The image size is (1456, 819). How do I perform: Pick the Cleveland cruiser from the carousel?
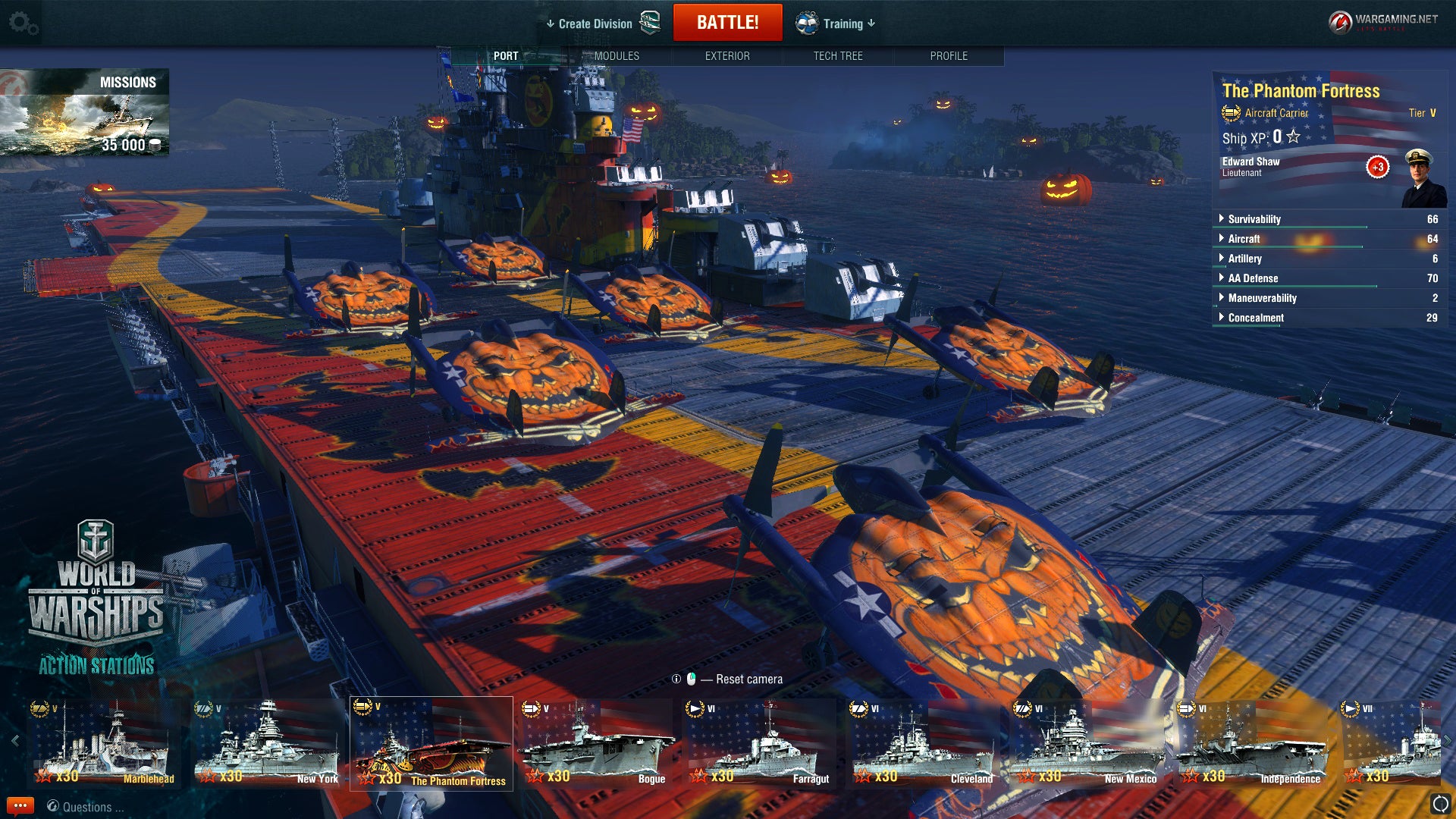923,743
